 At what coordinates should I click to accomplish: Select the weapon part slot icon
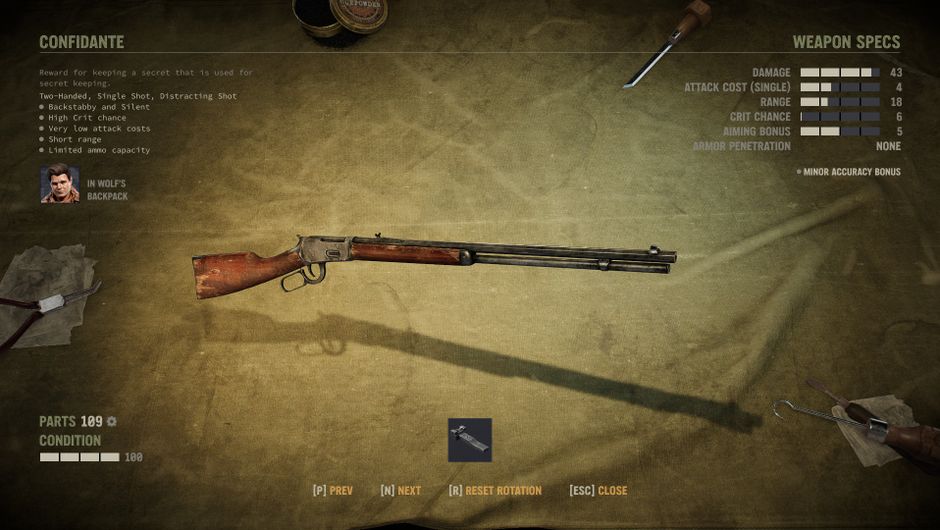coord(469,440)
